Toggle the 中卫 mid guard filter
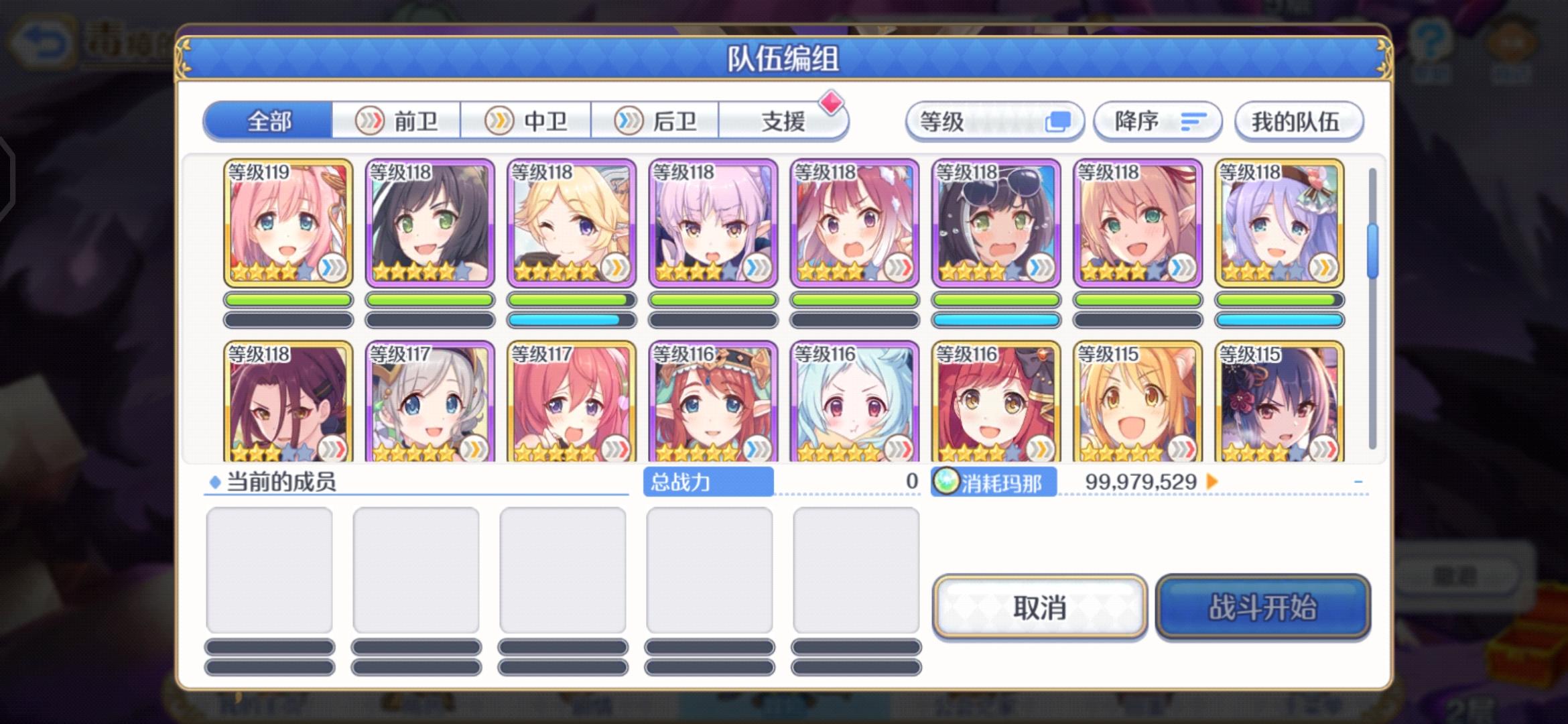Viewport: 1568px width, 724px height. [527, 121]
